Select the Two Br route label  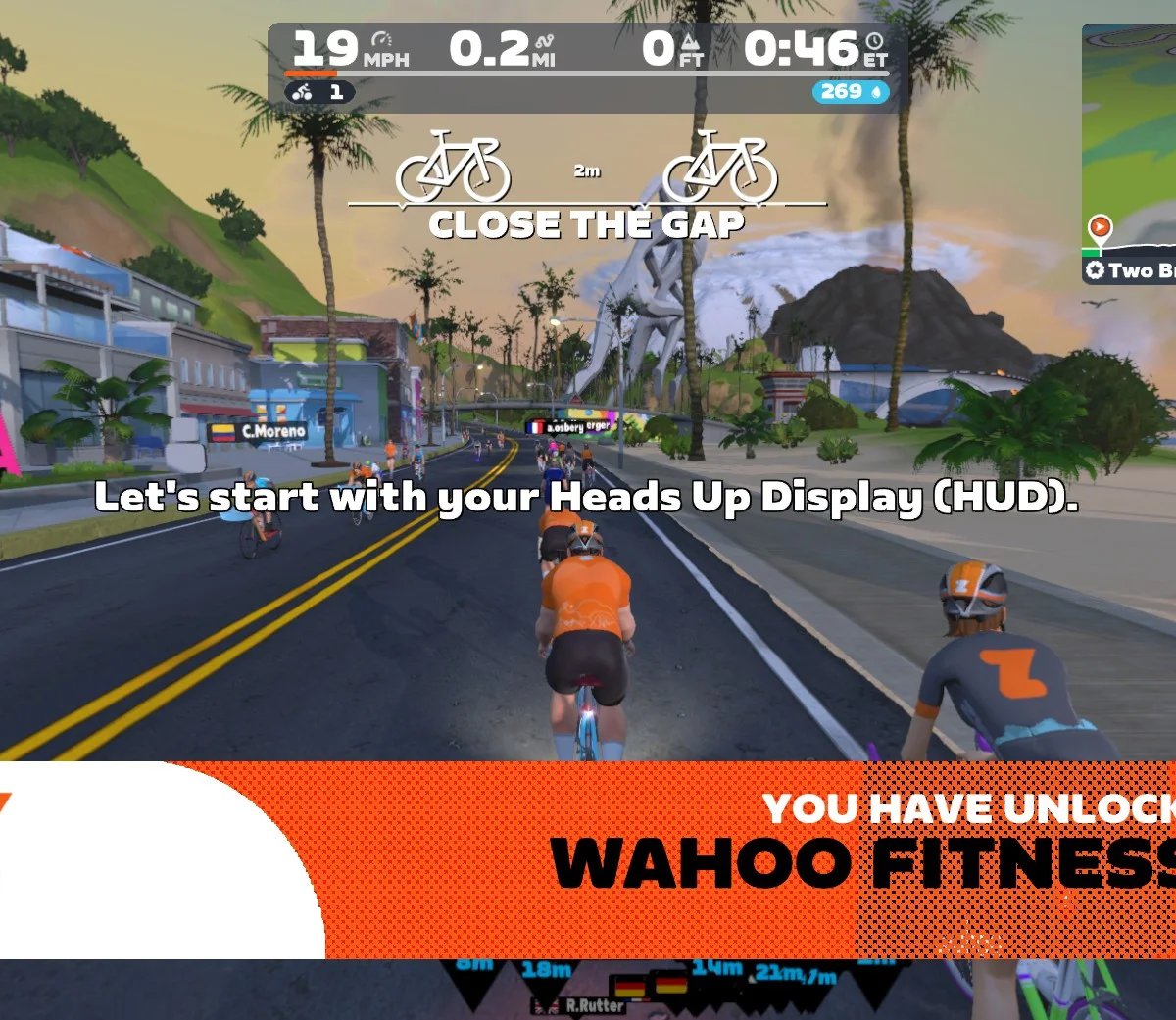[x=1131, y=270]
